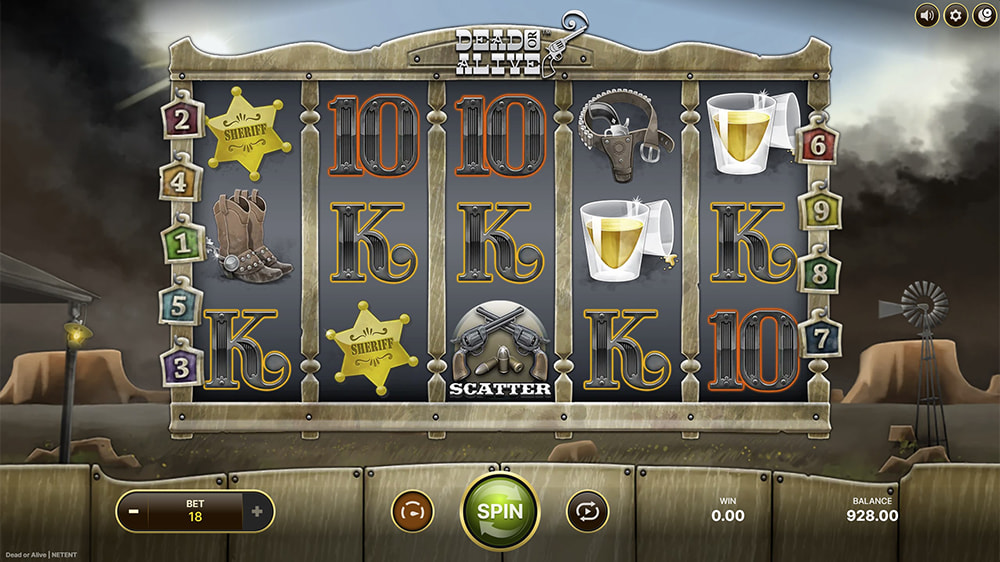This screenshot has width=1000, height=562.
Task: Choose payline marker number 1
Action: (182, 242)
